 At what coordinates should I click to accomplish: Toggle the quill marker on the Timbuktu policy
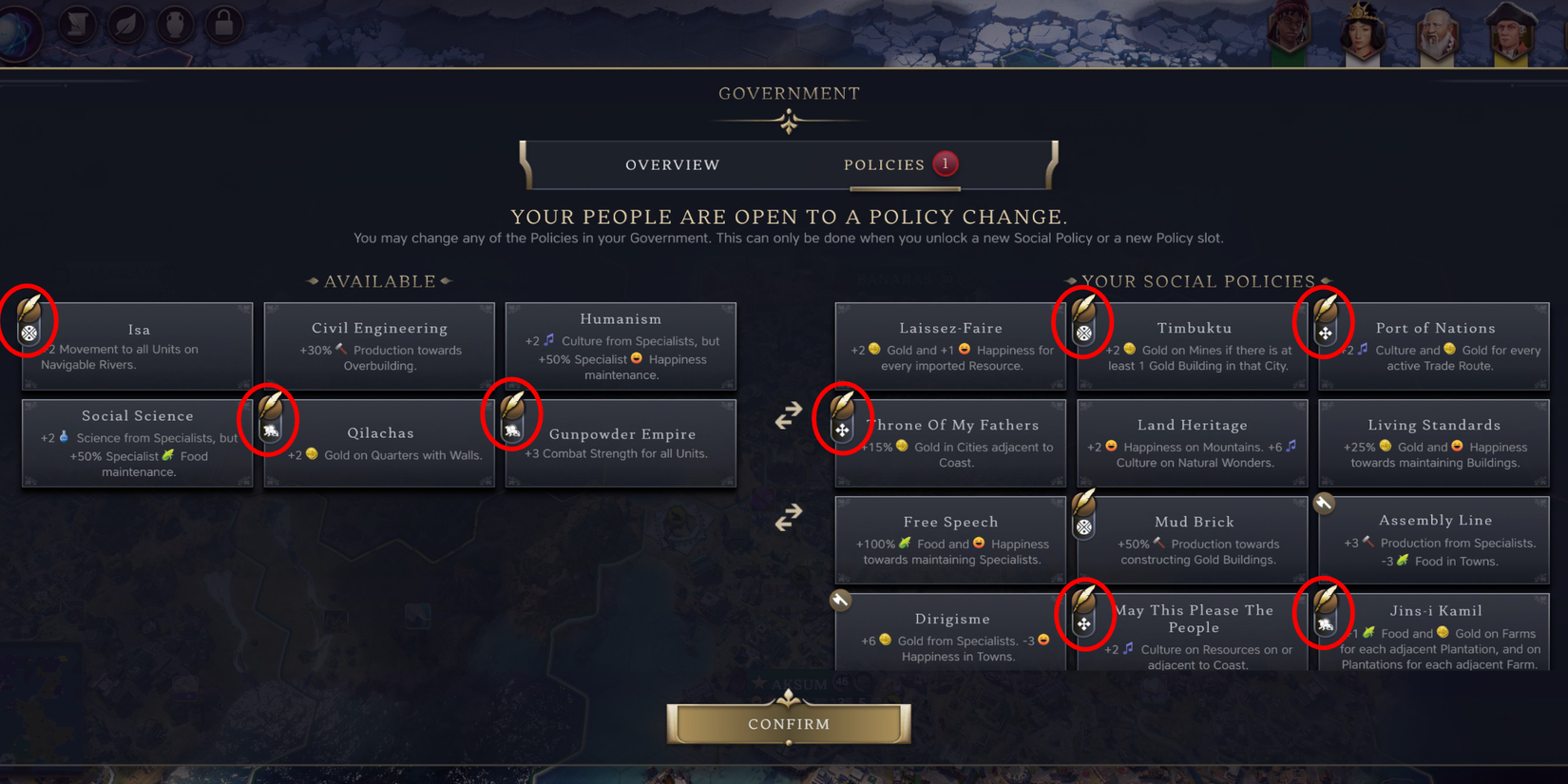(1085, 321)
